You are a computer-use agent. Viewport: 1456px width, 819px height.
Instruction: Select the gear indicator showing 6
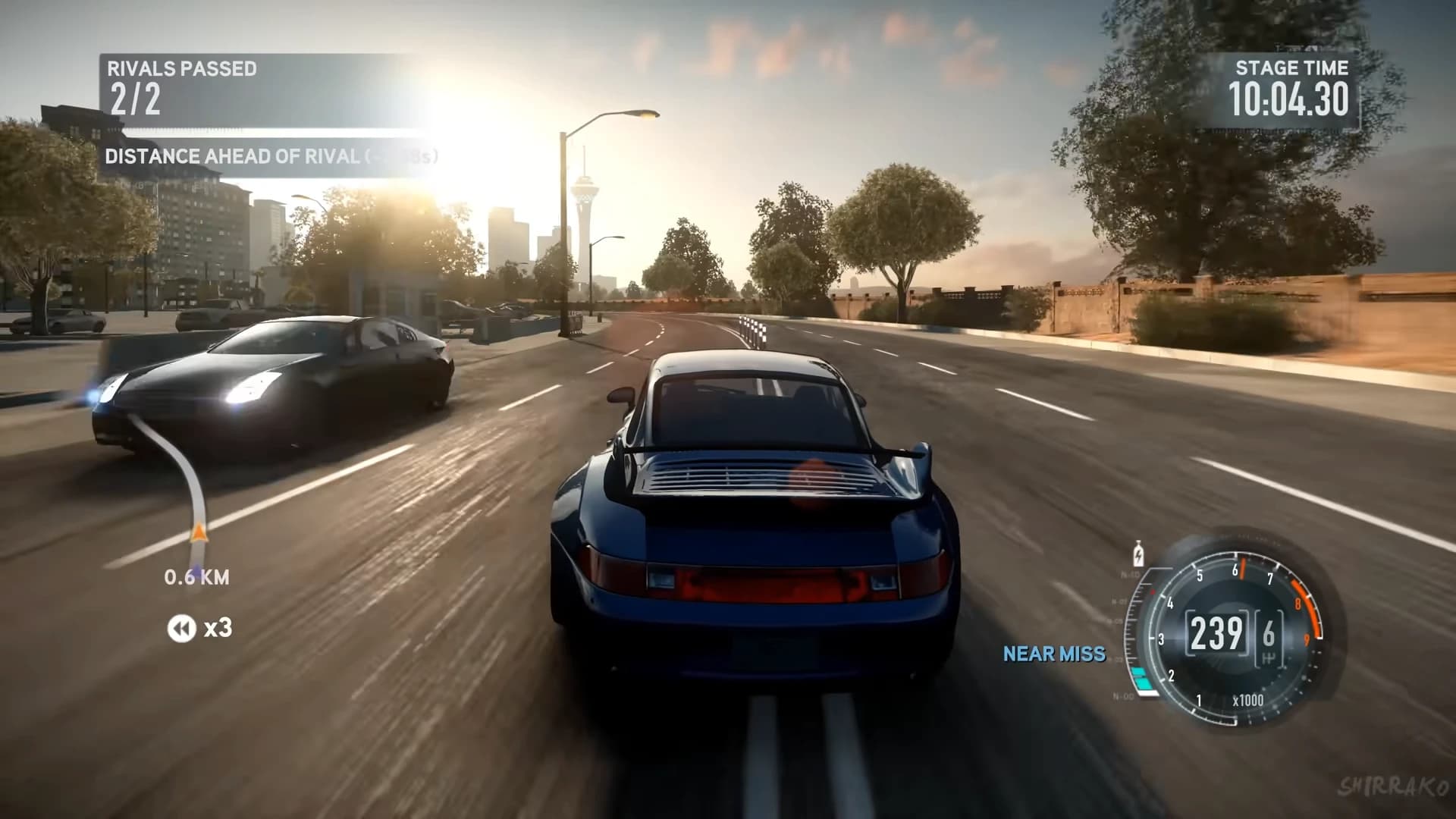1268,630
